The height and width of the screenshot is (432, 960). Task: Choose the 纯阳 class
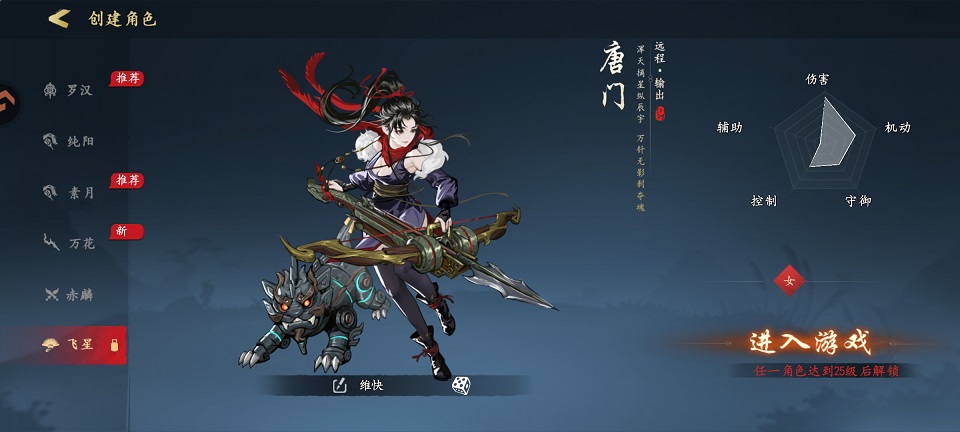click(68, 141)
